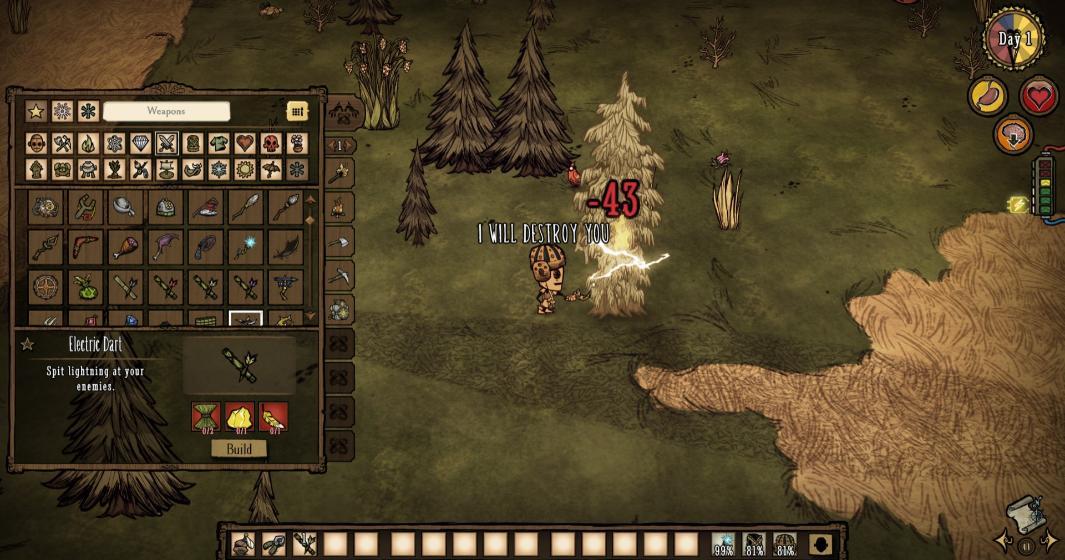This screenshot has width=1065, height=560.
Task: Choose the football helmet recipe
Action: [166, 207]
